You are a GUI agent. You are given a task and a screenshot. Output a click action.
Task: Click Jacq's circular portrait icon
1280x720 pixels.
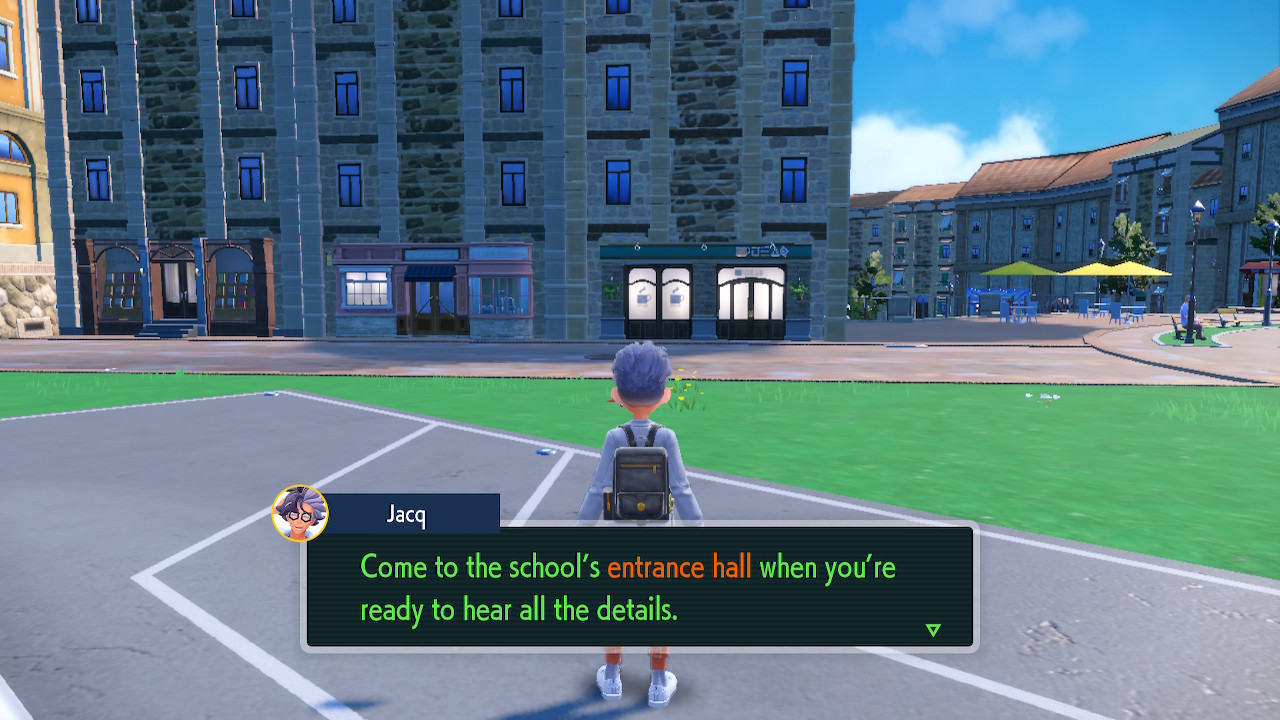(296, 512)
